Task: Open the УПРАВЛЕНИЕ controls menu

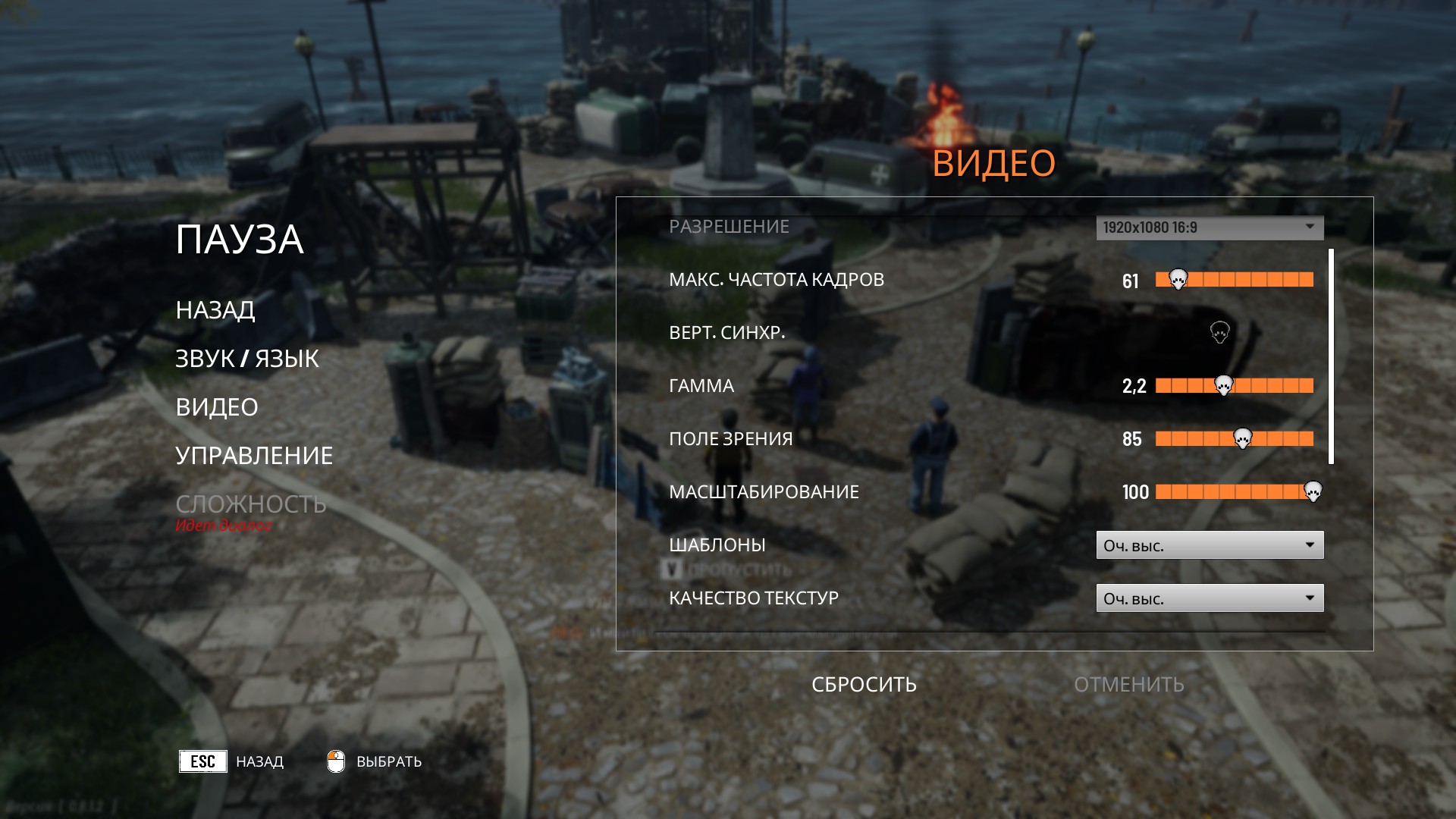Action: point(254,456)
